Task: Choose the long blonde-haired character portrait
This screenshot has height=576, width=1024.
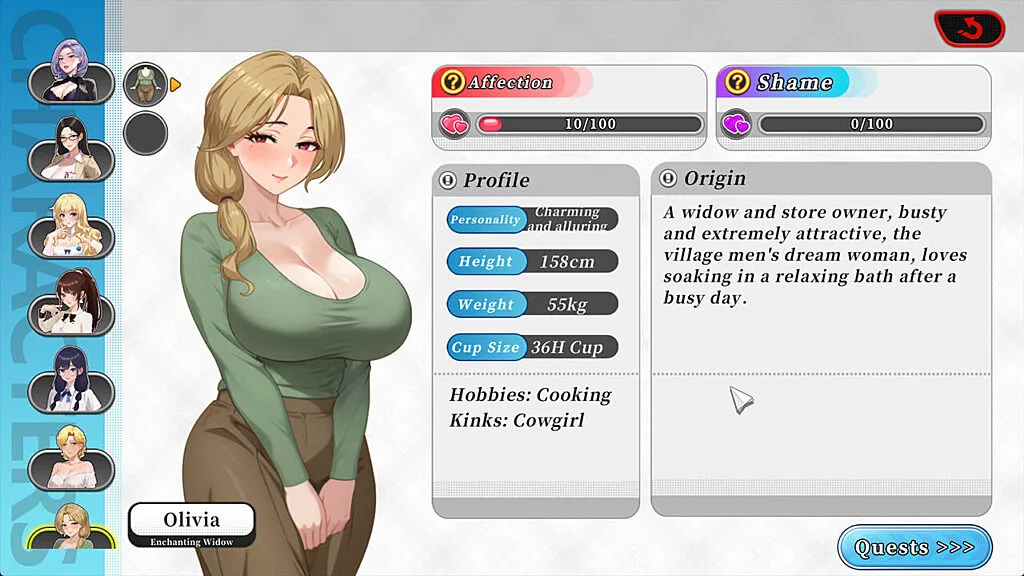Action: (x=70, y=225)
